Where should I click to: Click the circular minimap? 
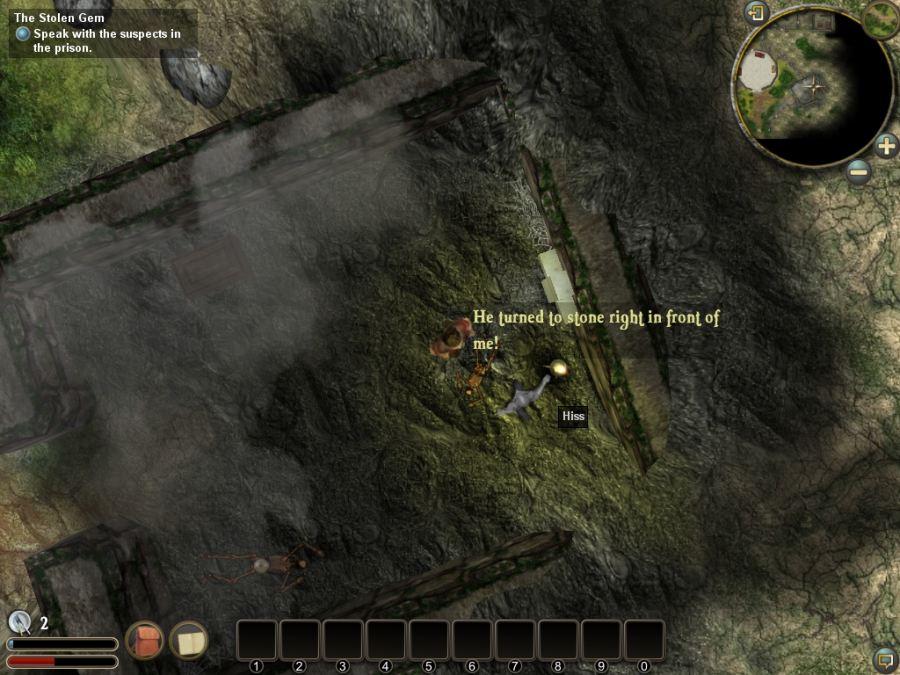coord(811,87)
